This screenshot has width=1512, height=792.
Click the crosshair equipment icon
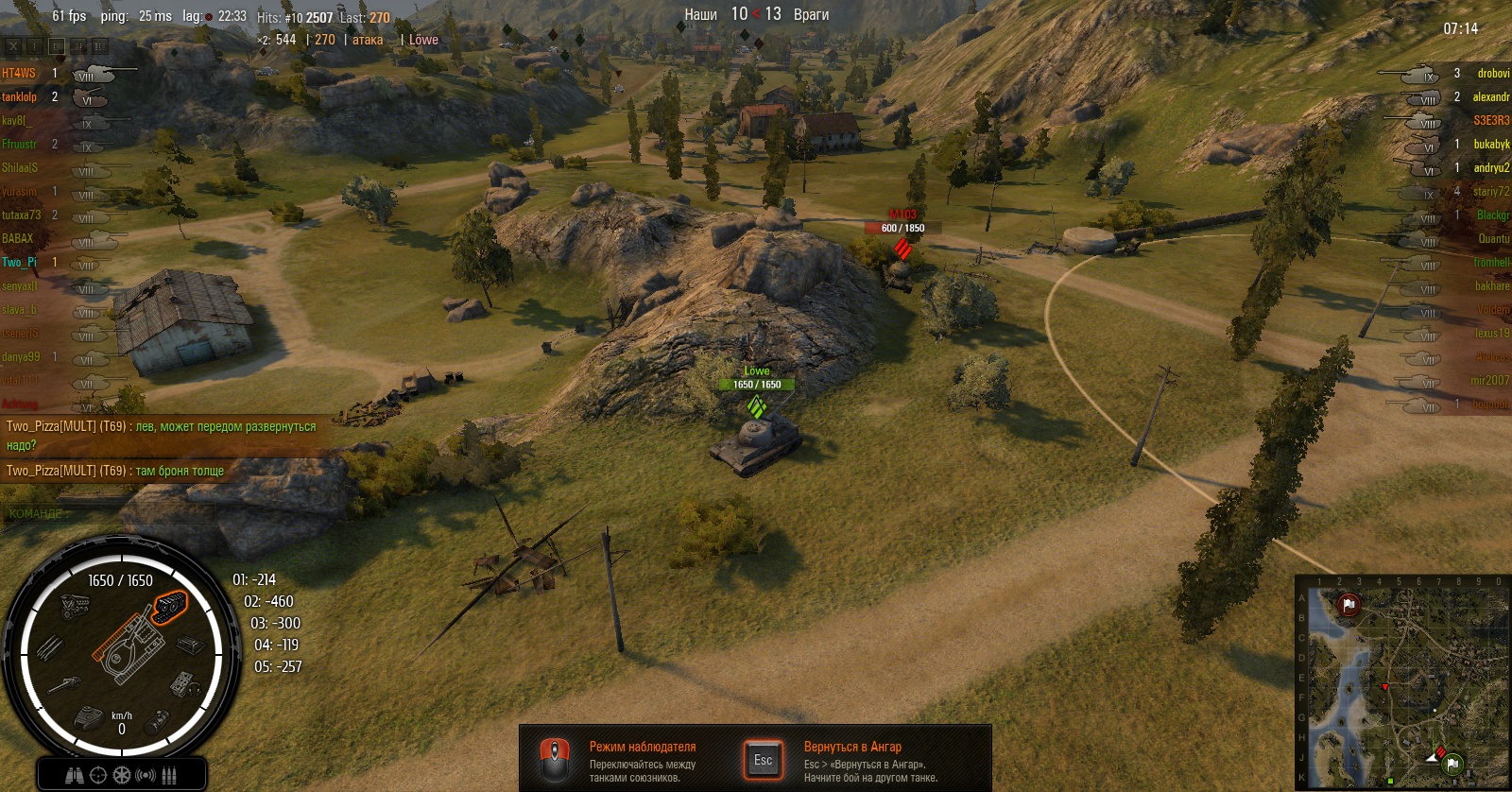click(x=98, y=776)
